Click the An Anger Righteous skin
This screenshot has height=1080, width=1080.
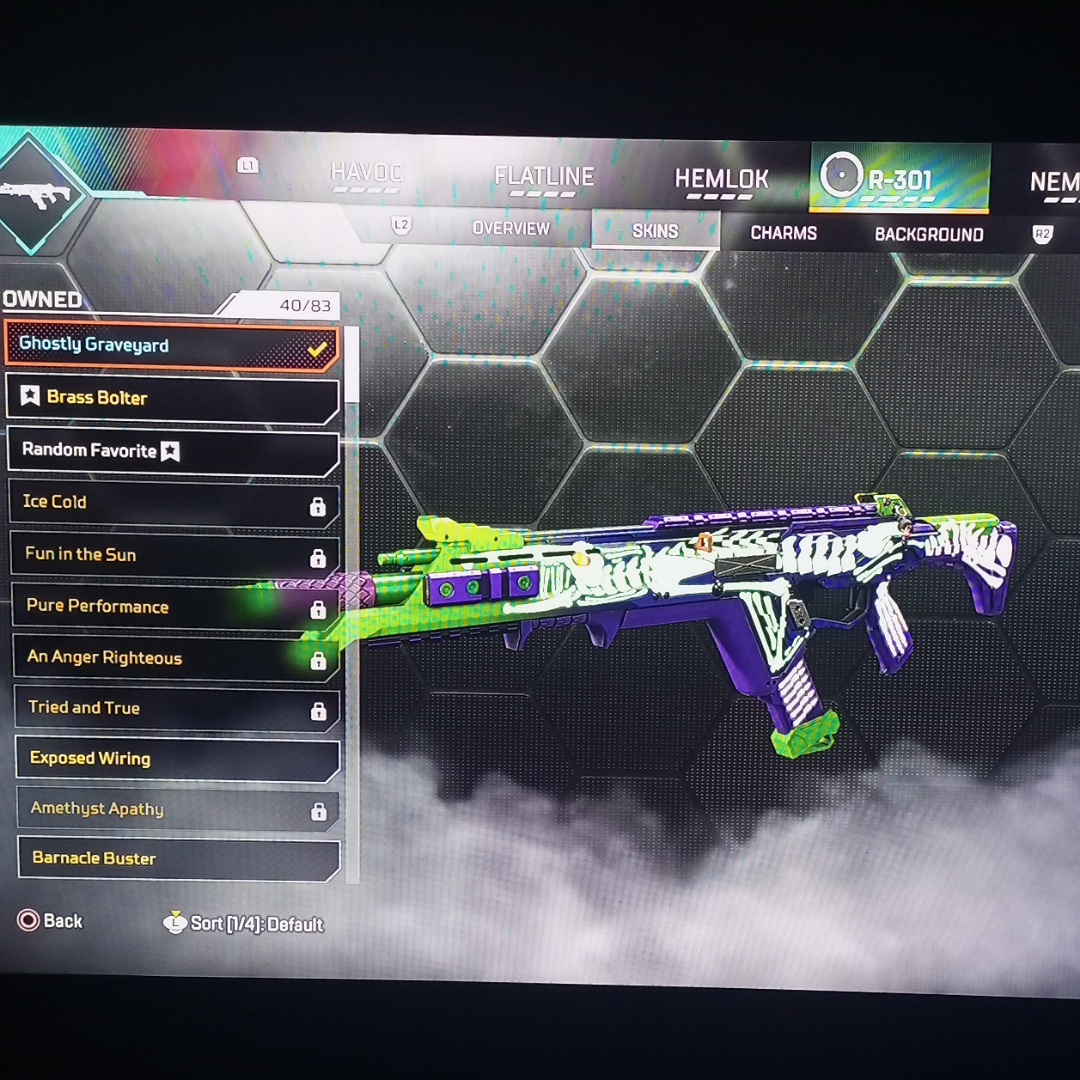tap(177, 658)
